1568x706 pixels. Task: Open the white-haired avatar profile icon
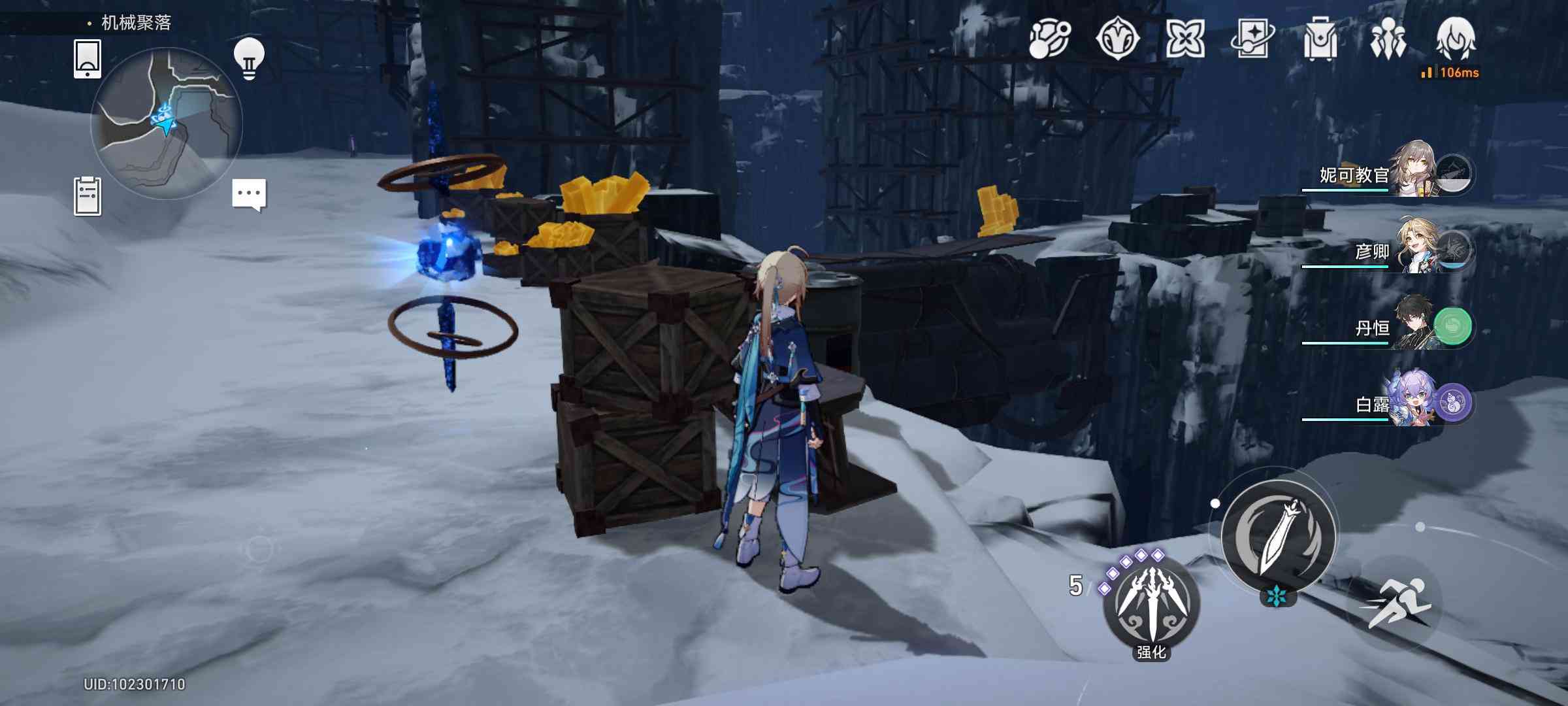pyautogui.click(x=1456, y=39)
